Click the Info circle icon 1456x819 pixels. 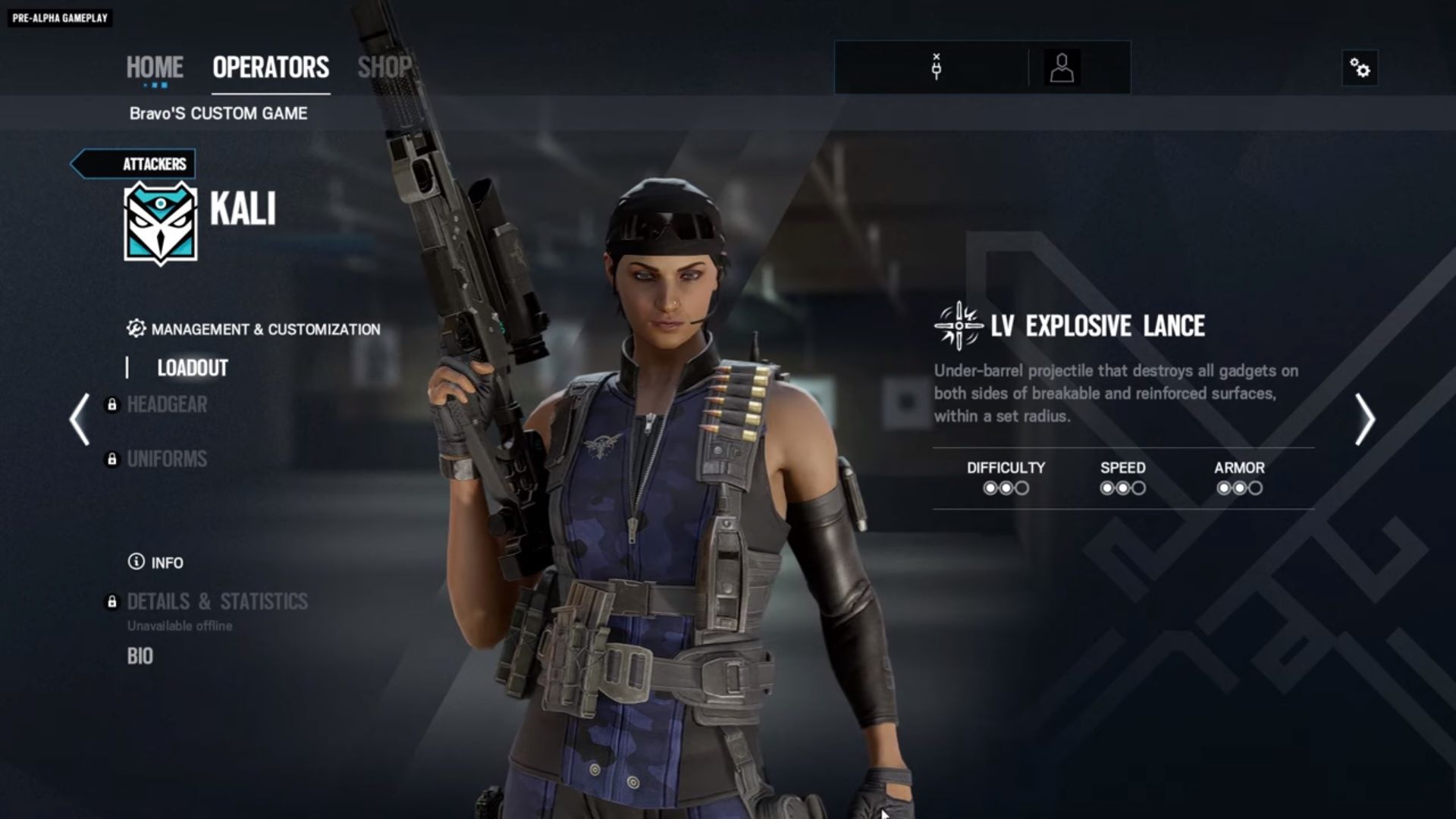point(135,563)
